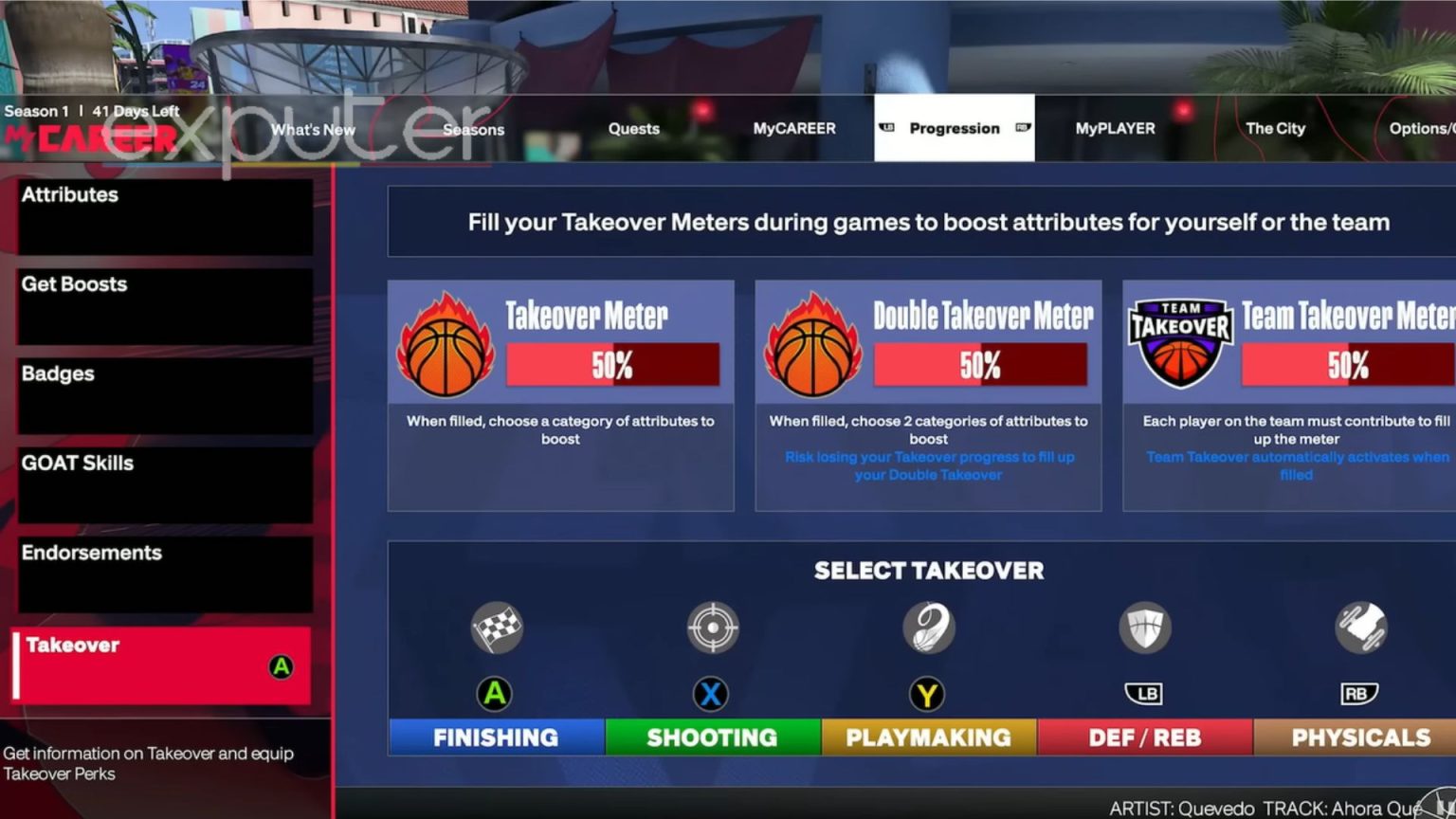Select the Shooting target takeover icon
This screenshot has height=819, width=1456.
pyautogui.click(x=711, y=628)
